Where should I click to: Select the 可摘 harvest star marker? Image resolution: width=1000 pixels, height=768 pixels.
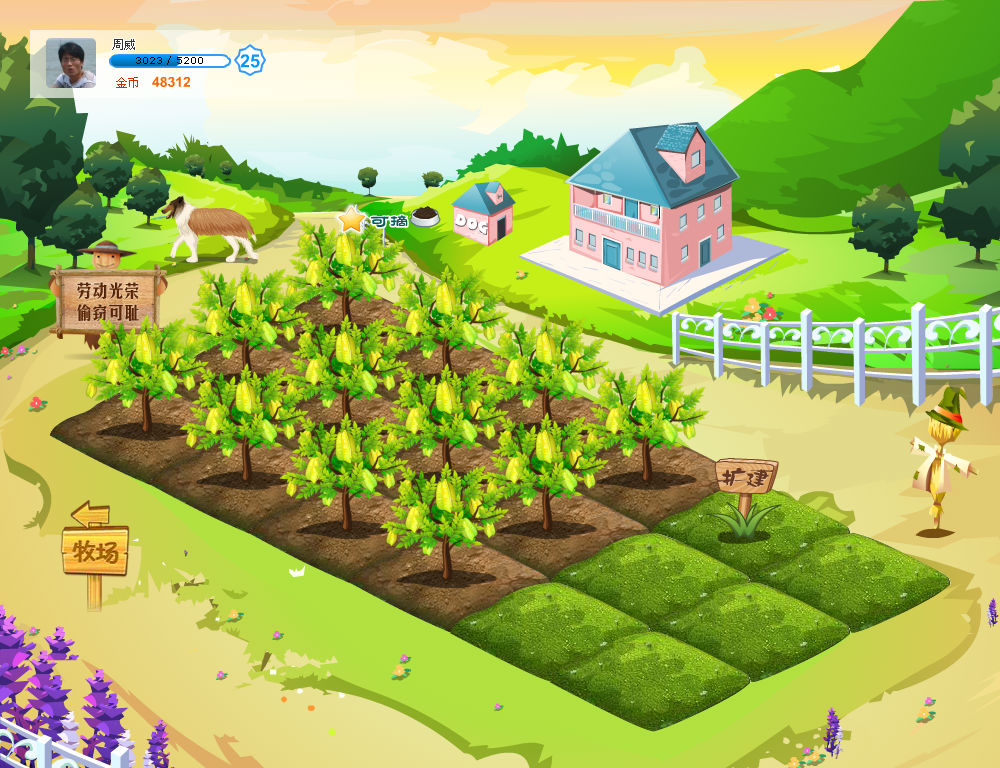(x=353, y=219)
